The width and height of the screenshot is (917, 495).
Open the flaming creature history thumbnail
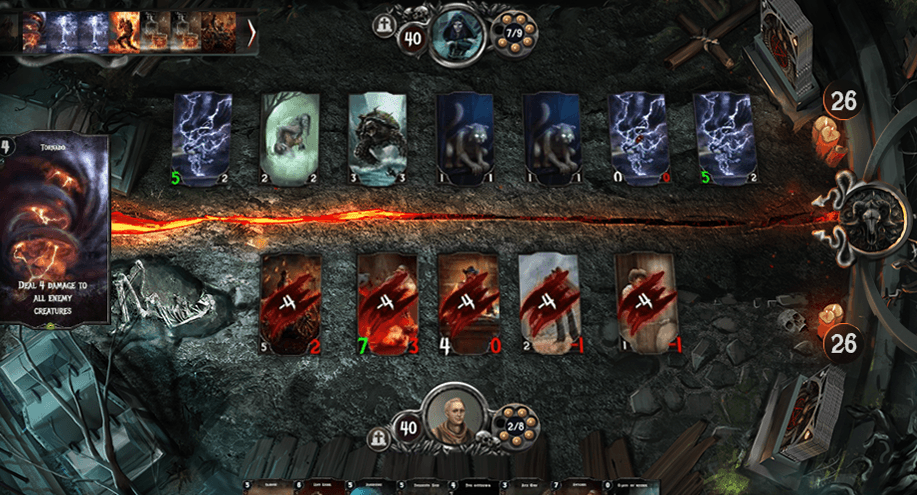[x=125, y=31]
